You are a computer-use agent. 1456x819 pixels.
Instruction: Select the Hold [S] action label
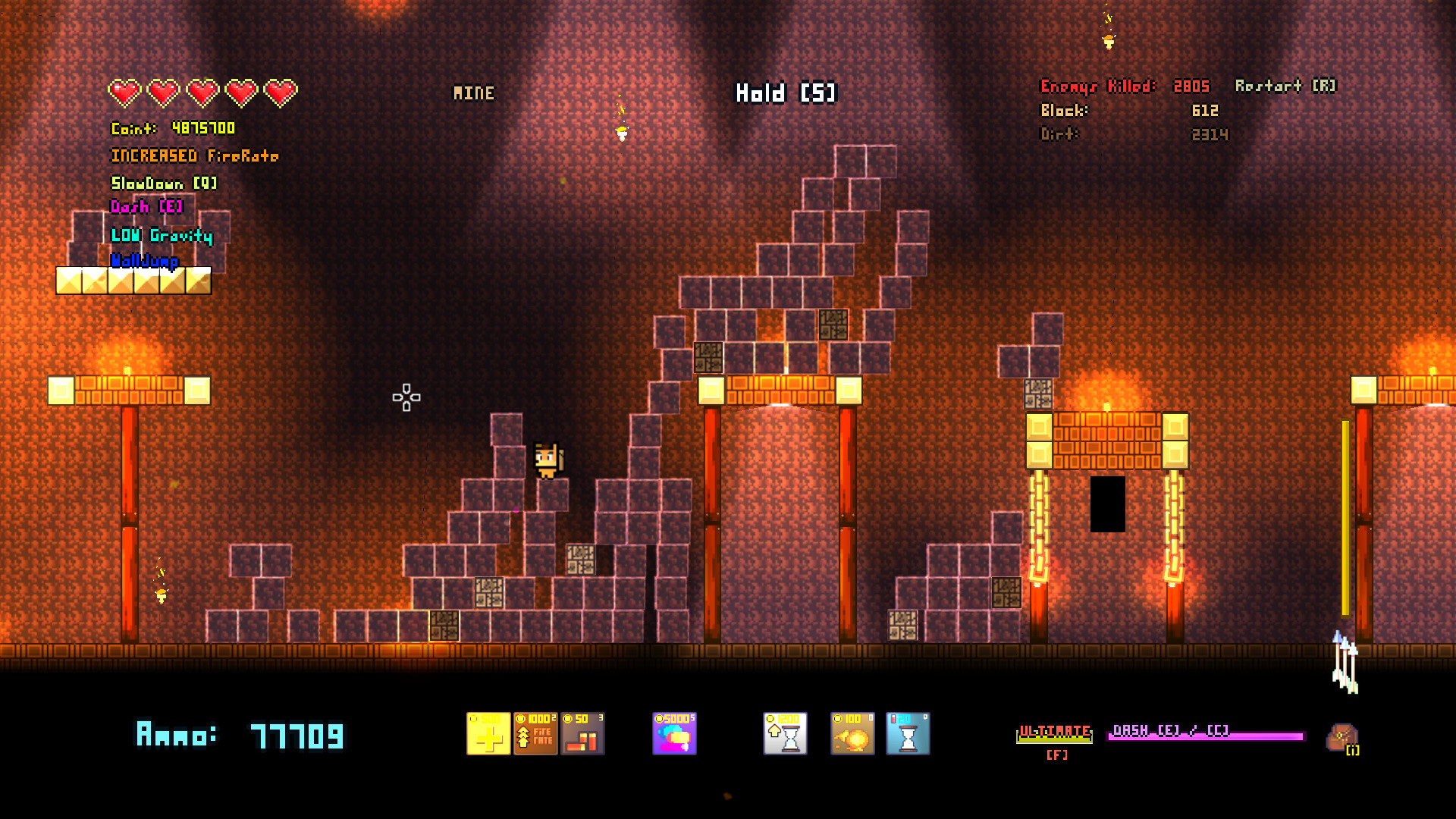pyautogui.click(x=785, y=93)
